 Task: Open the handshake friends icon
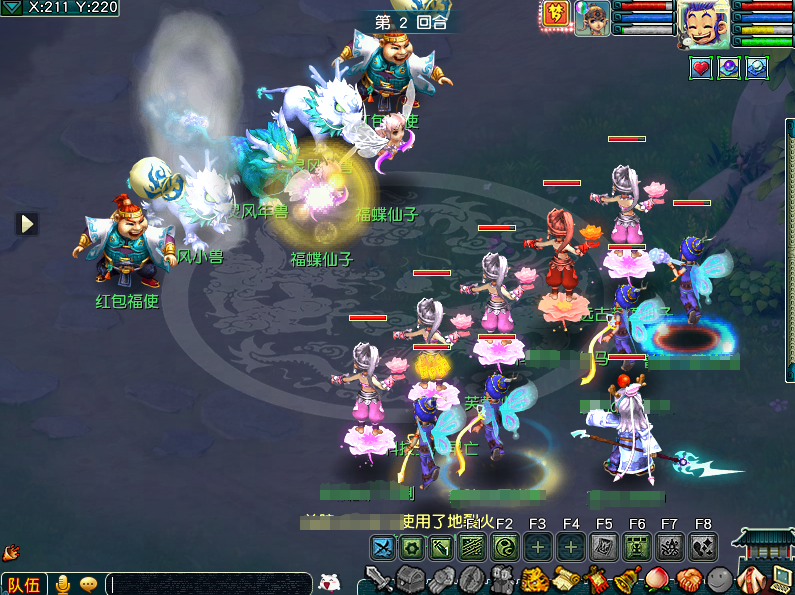pyautogui.click(x=690, y=578)
